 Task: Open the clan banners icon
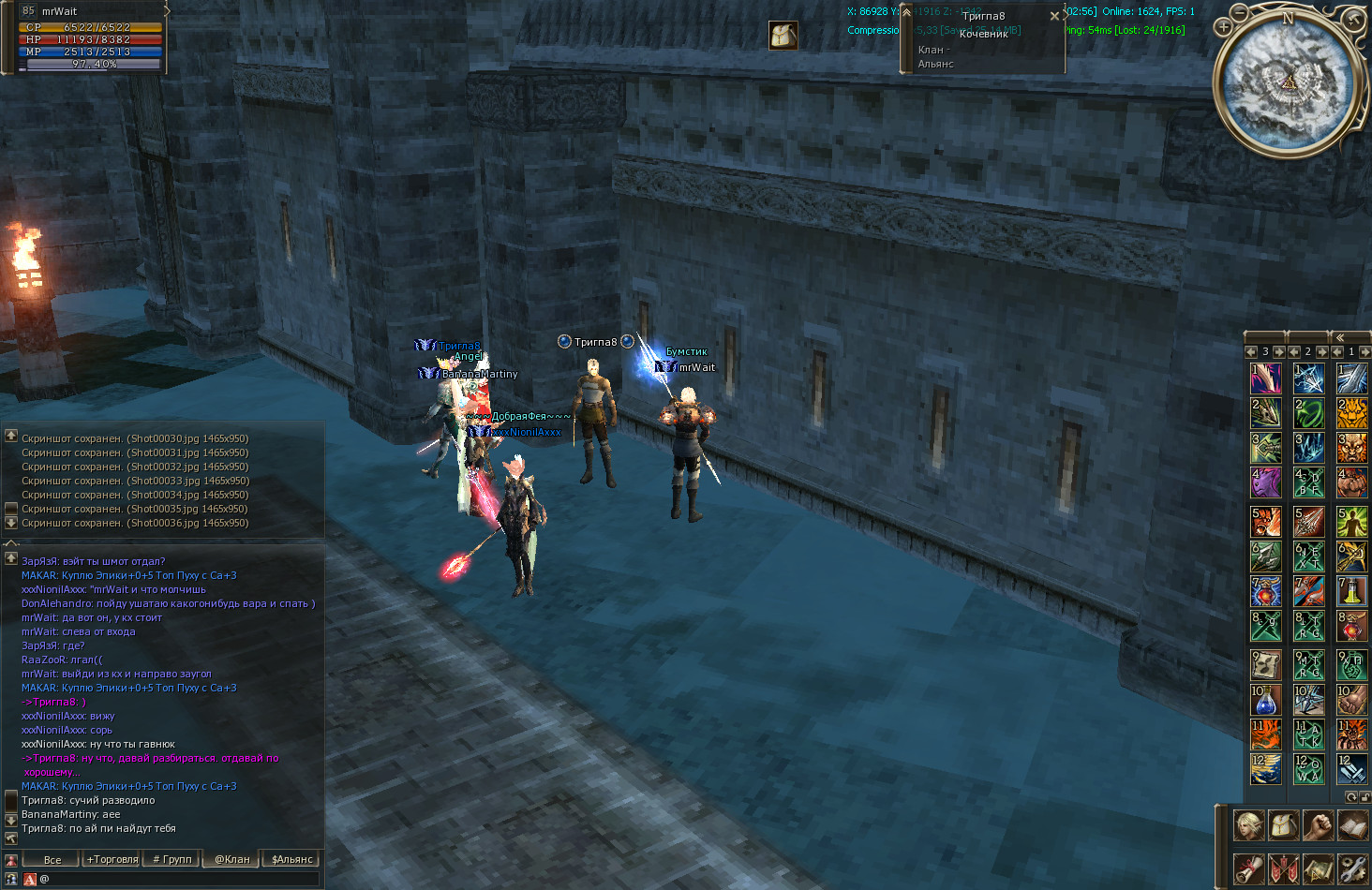pos(1283,868)
